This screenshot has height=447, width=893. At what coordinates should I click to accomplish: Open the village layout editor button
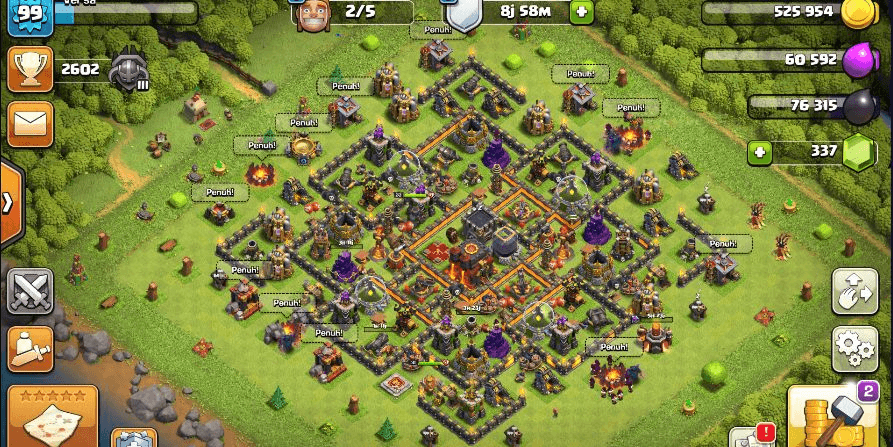[x=855, y=292]
